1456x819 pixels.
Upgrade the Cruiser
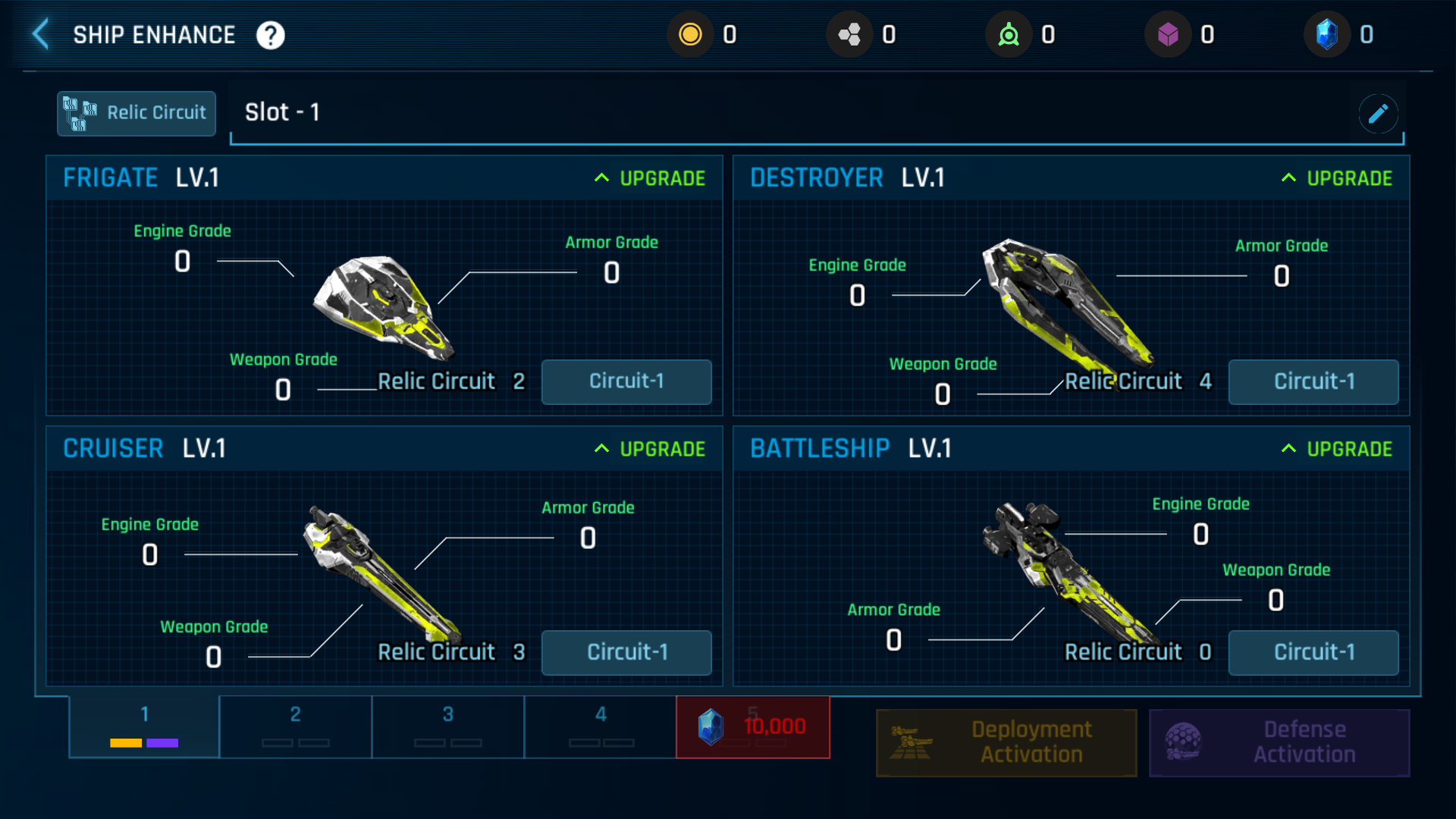pyautogui.click(x=651, y=449)
